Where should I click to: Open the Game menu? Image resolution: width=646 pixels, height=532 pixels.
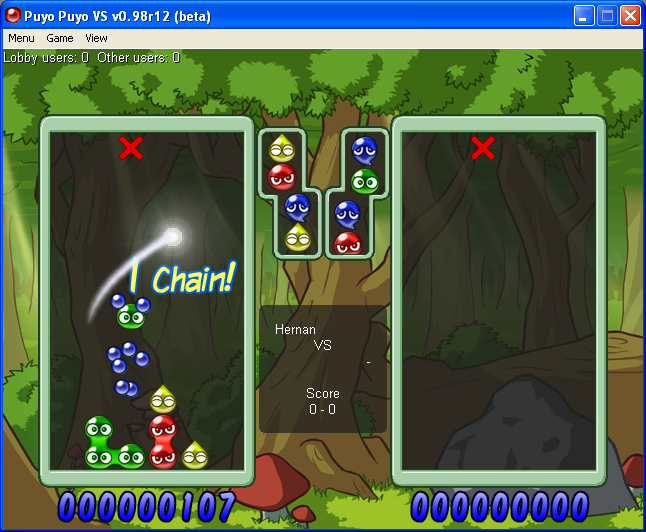pos(60,38)
